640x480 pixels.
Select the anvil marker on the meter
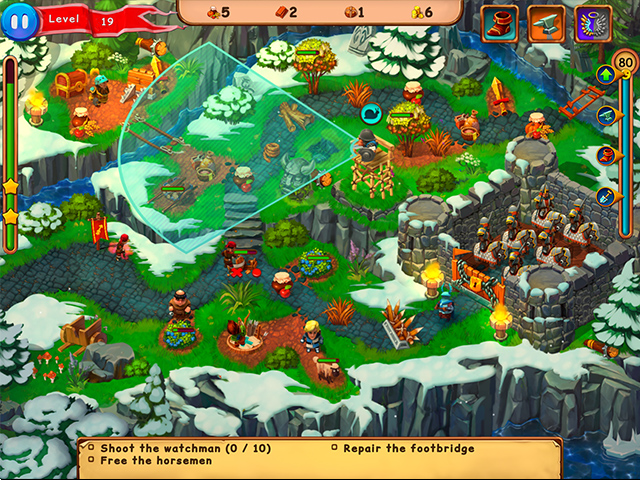[x=605, y=114]
